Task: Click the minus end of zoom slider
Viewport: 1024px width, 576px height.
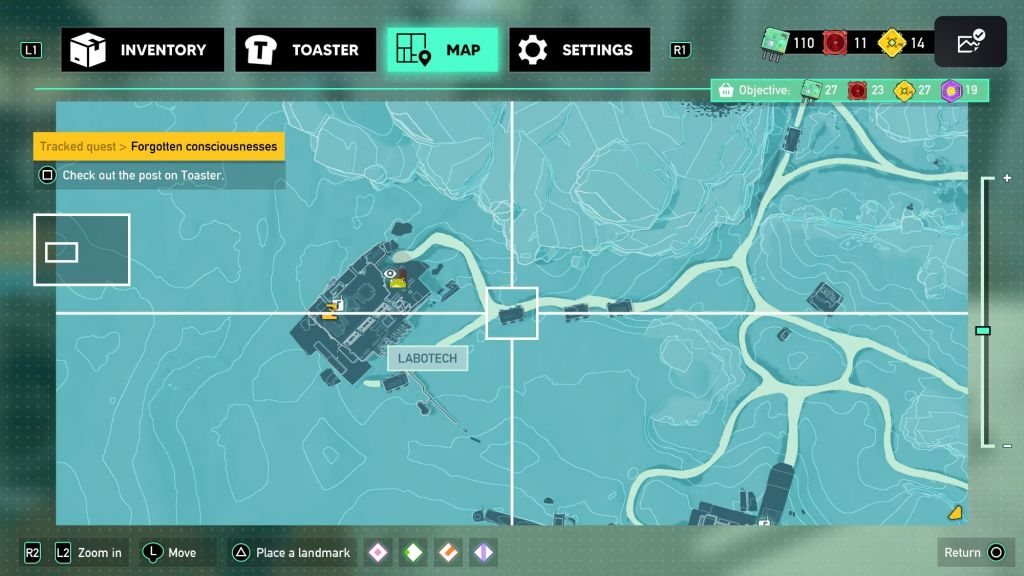Action: 1006,446
